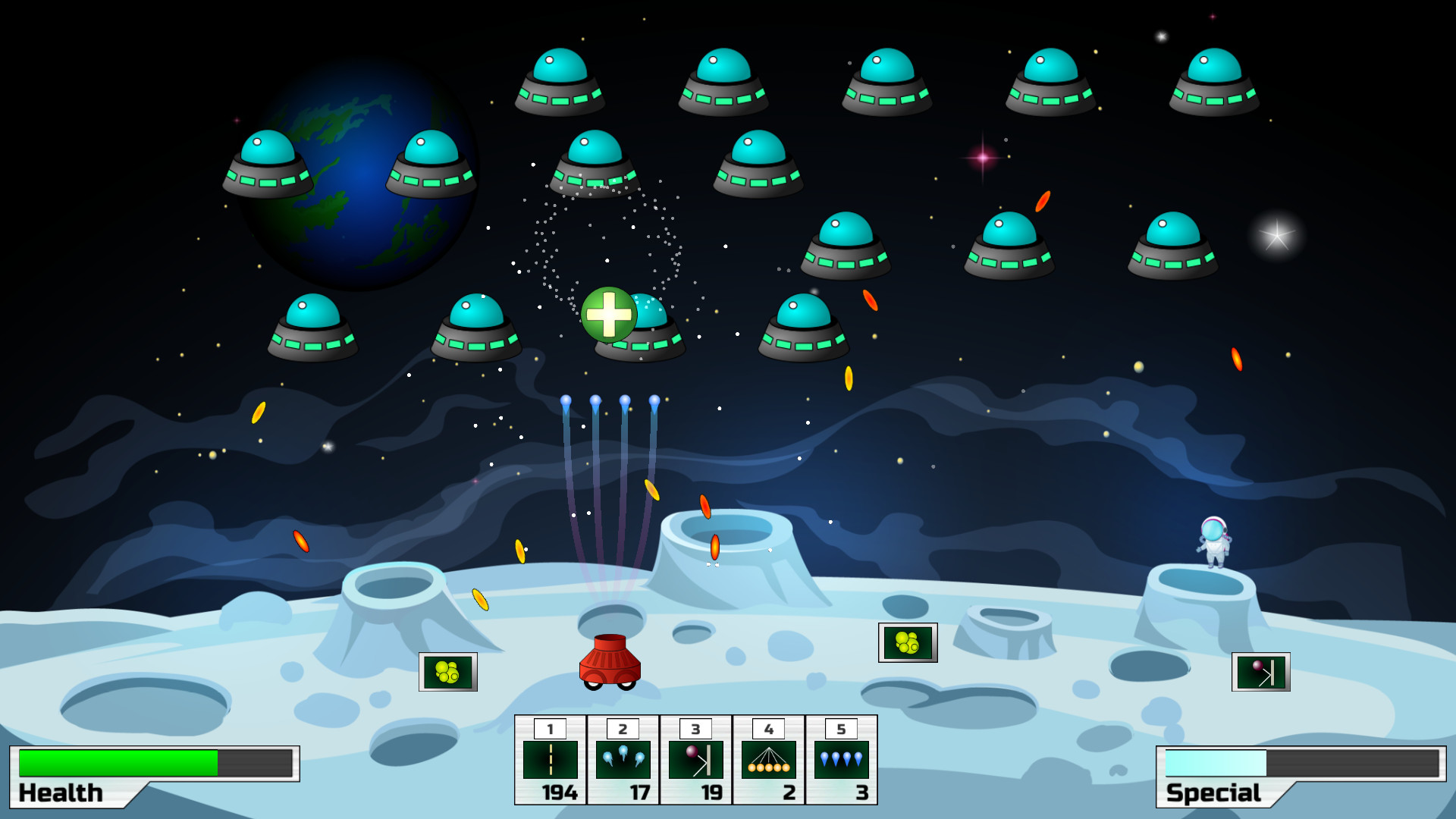Click the yellow orbs pickup right of center

coord(907,642)
